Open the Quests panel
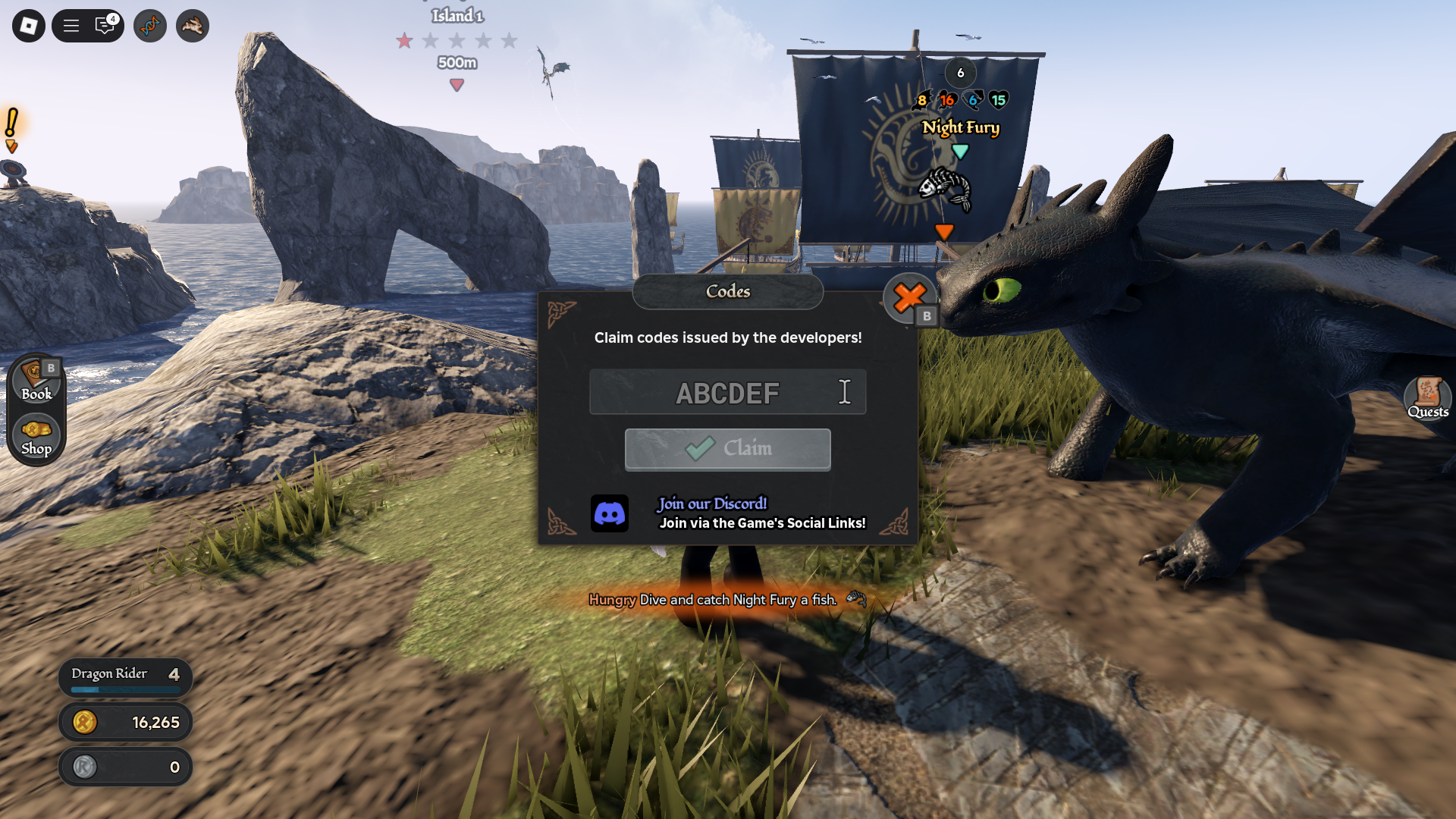Screen dimensions: 1456x819 click(1427, 397)
